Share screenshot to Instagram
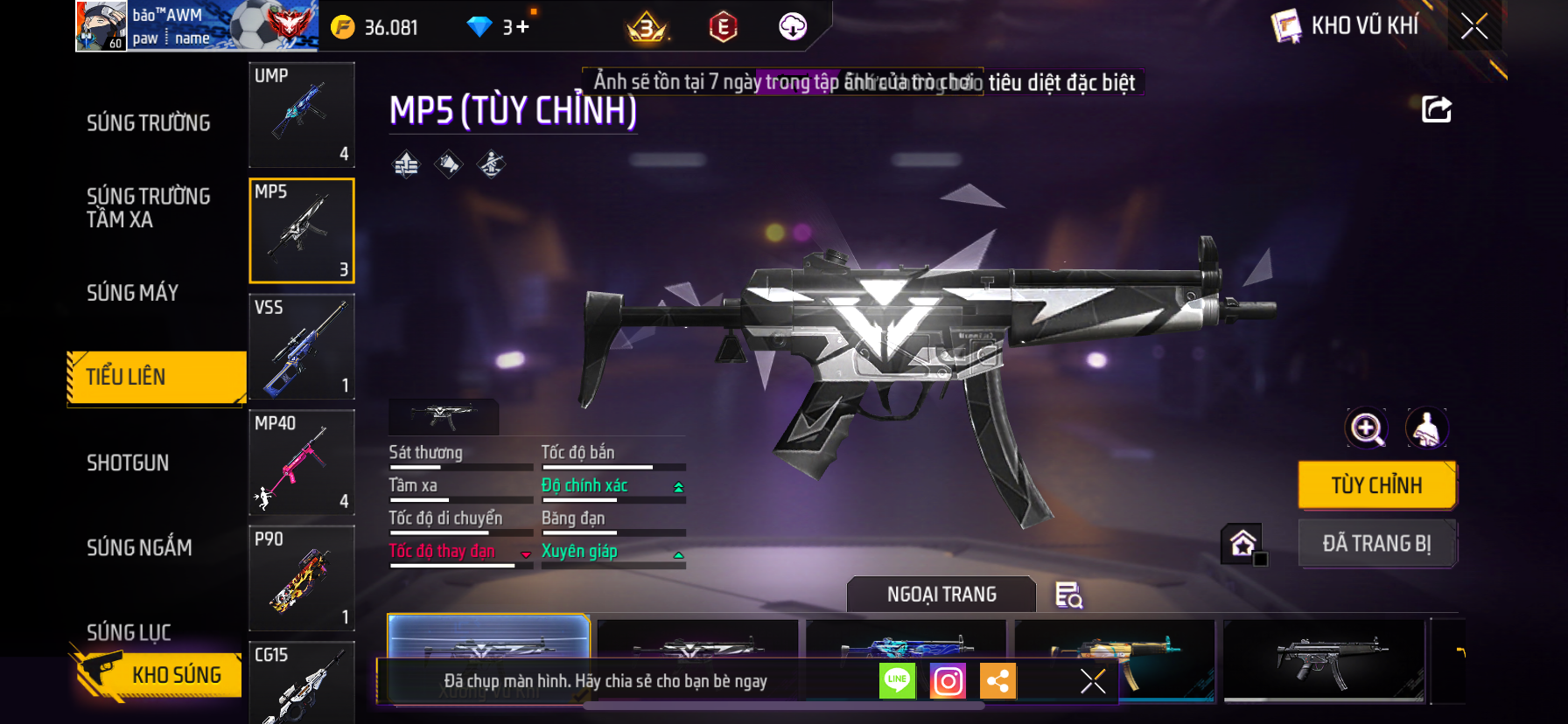 click(x=948, y=681)
